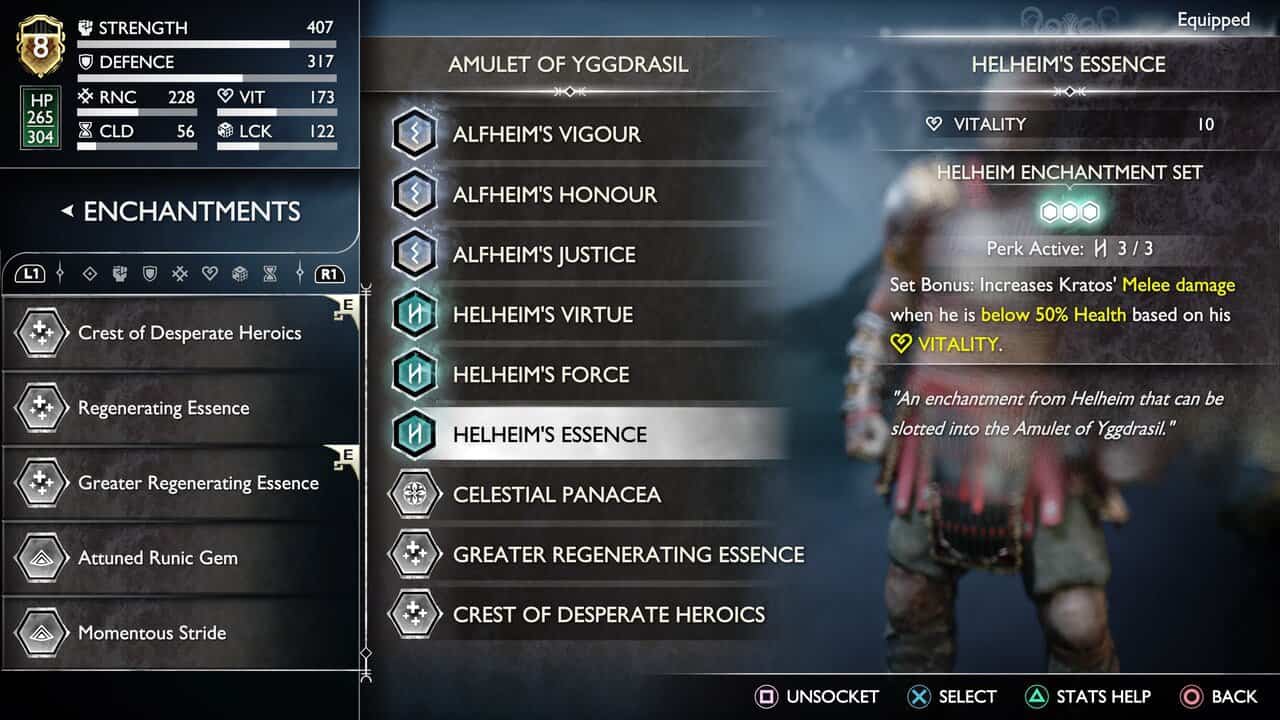Filter enchantments by the fist strength icon
The image size is (1280, 720).
tap(120, 273)
